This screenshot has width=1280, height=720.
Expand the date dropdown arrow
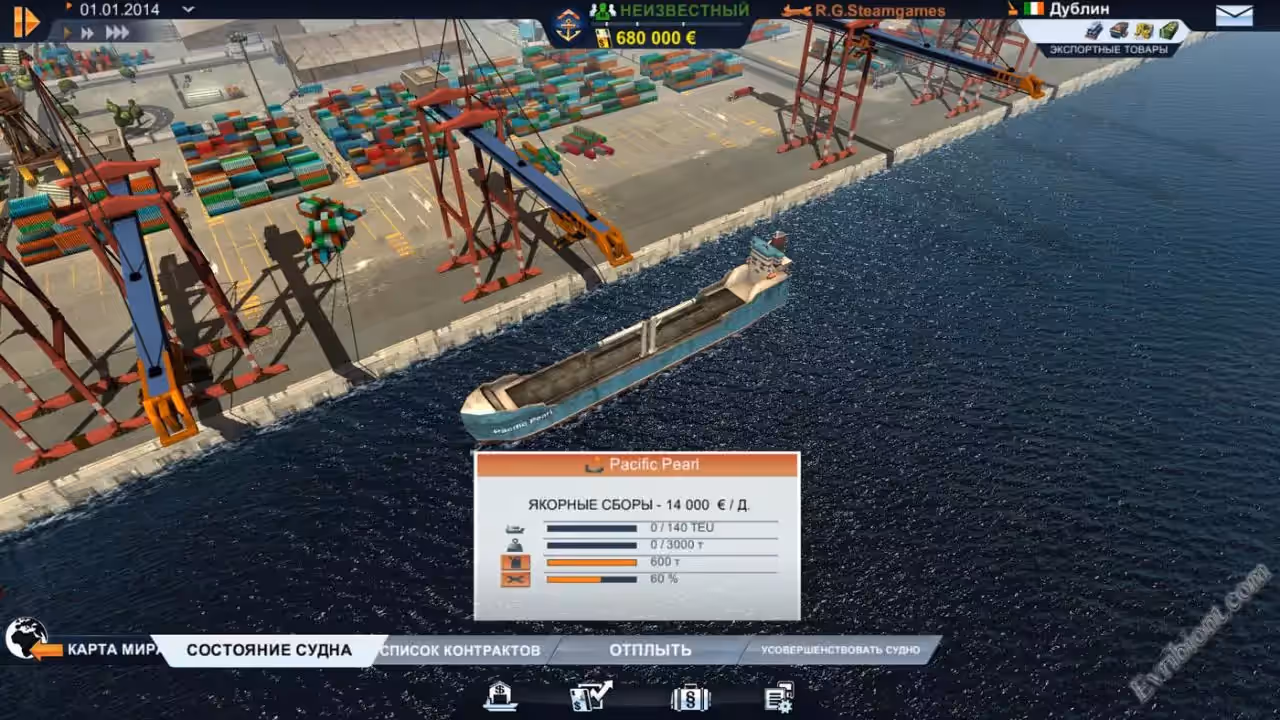(188, 9)
